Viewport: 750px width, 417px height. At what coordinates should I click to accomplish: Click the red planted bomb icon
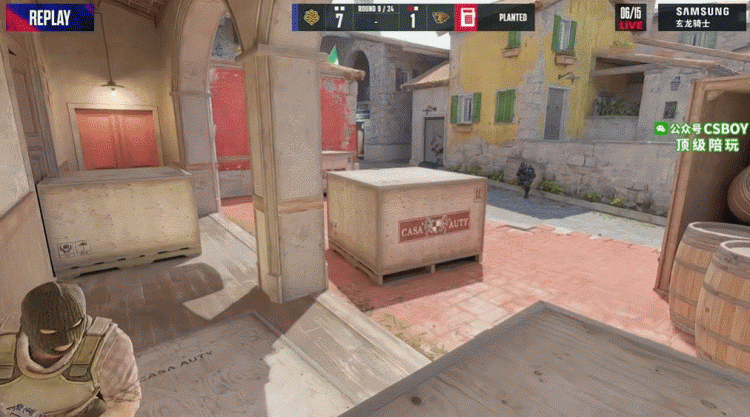[466, 17]
